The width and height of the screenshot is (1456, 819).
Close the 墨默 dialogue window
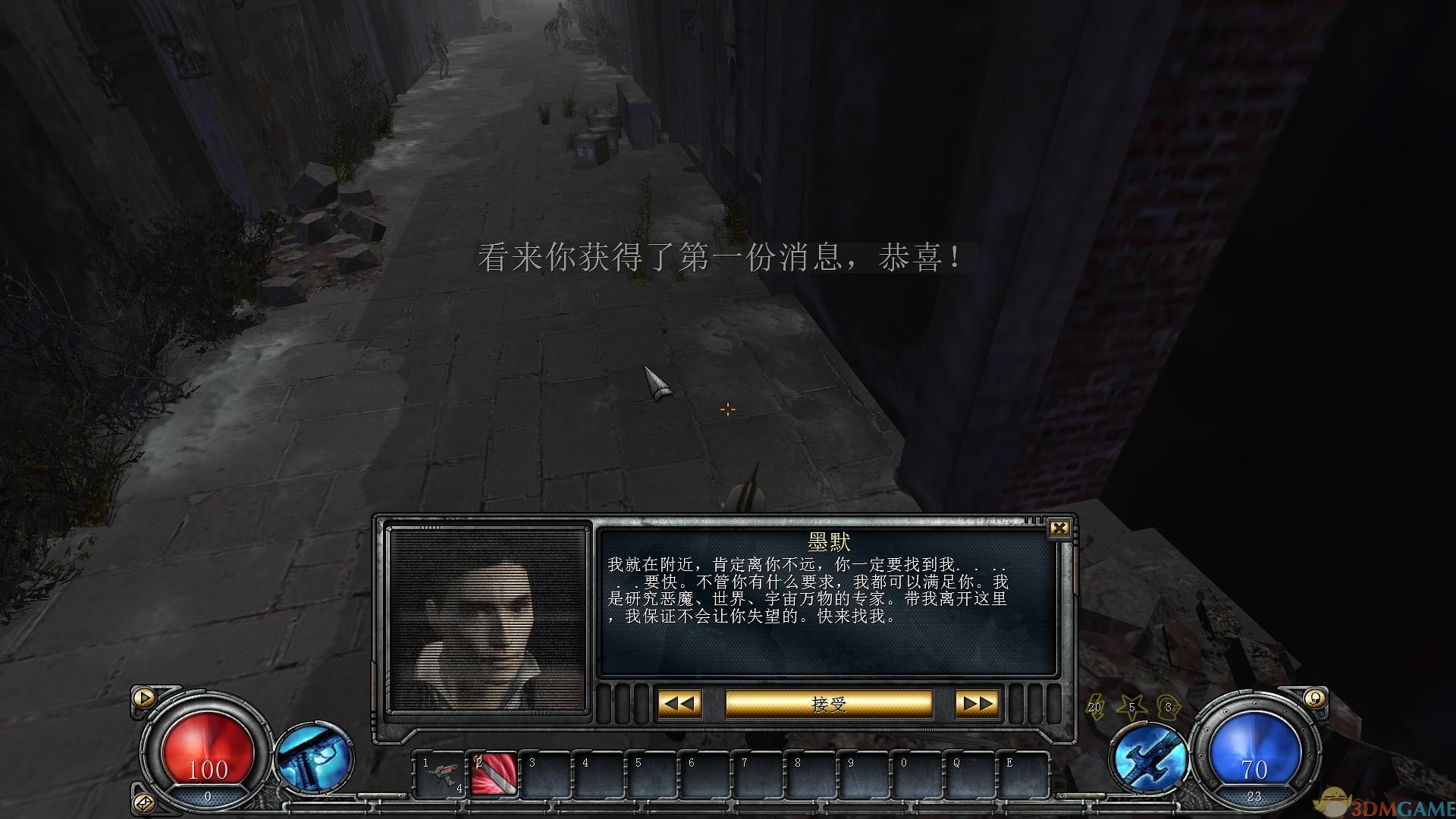coord(1061,528)
